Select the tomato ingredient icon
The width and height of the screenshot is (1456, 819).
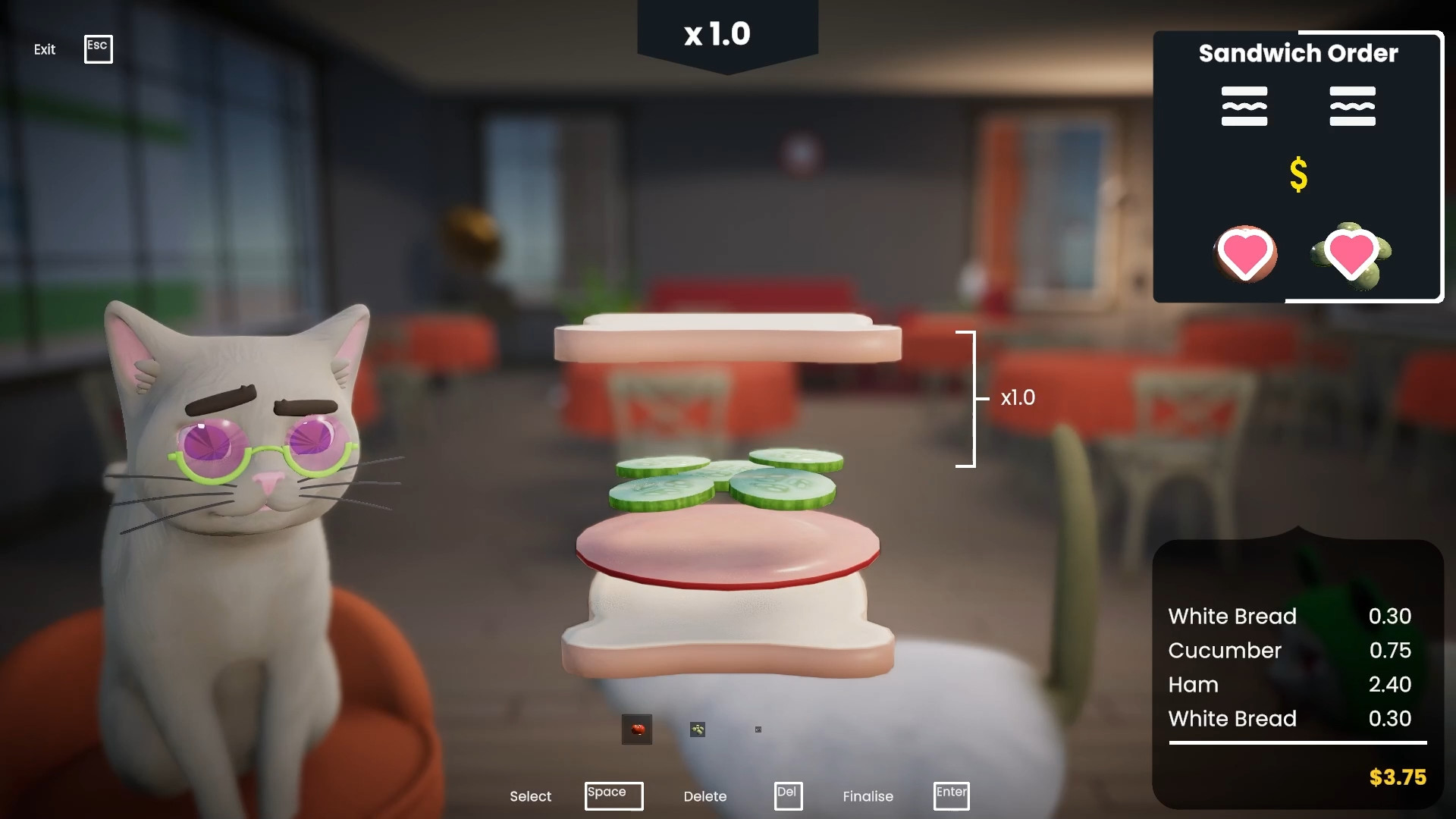pos(638,730)
